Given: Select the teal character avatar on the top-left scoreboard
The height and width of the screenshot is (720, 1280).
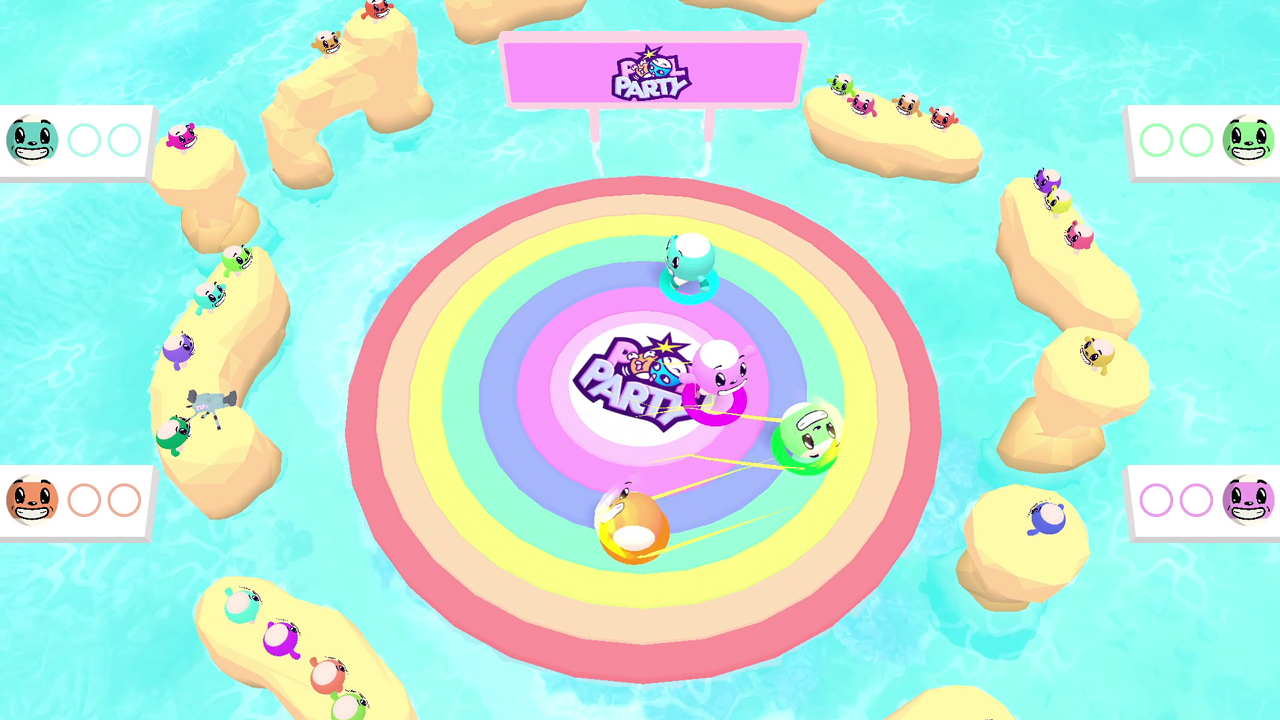Looking at the screenshot, I should 31,140.
